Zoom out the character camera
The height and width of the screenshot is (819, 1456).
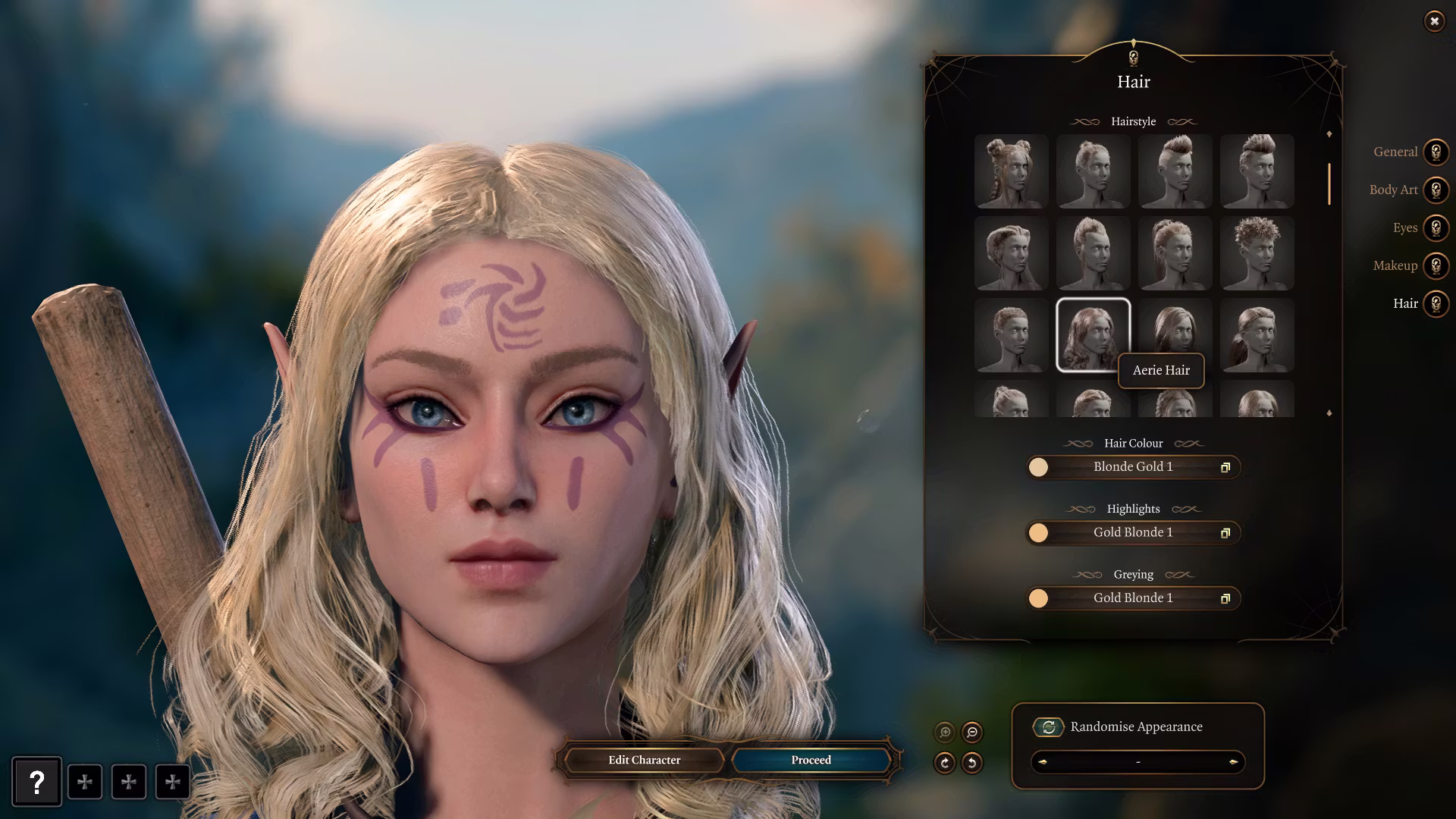[x=972, y=732]
